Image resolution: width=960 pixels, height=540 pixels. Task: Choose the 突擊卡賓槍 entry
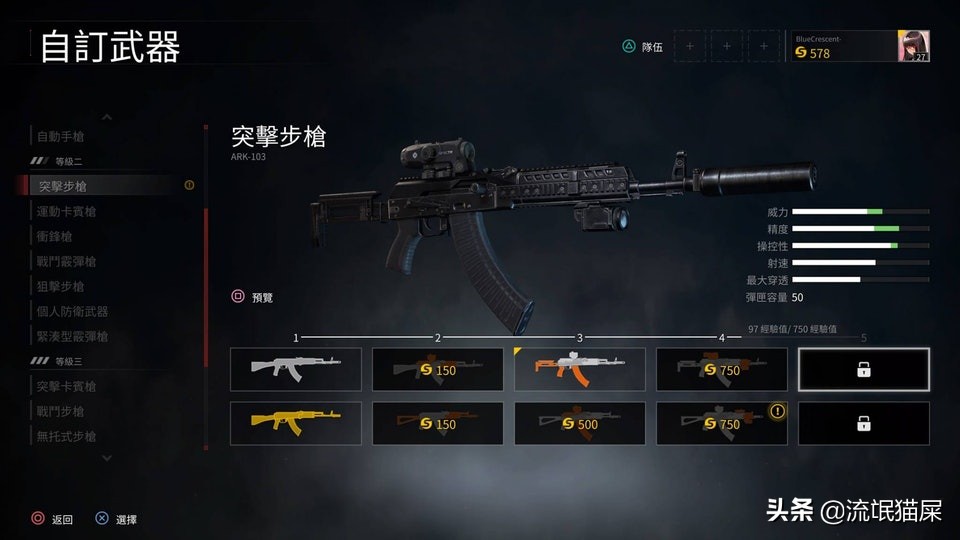point(67,386)
